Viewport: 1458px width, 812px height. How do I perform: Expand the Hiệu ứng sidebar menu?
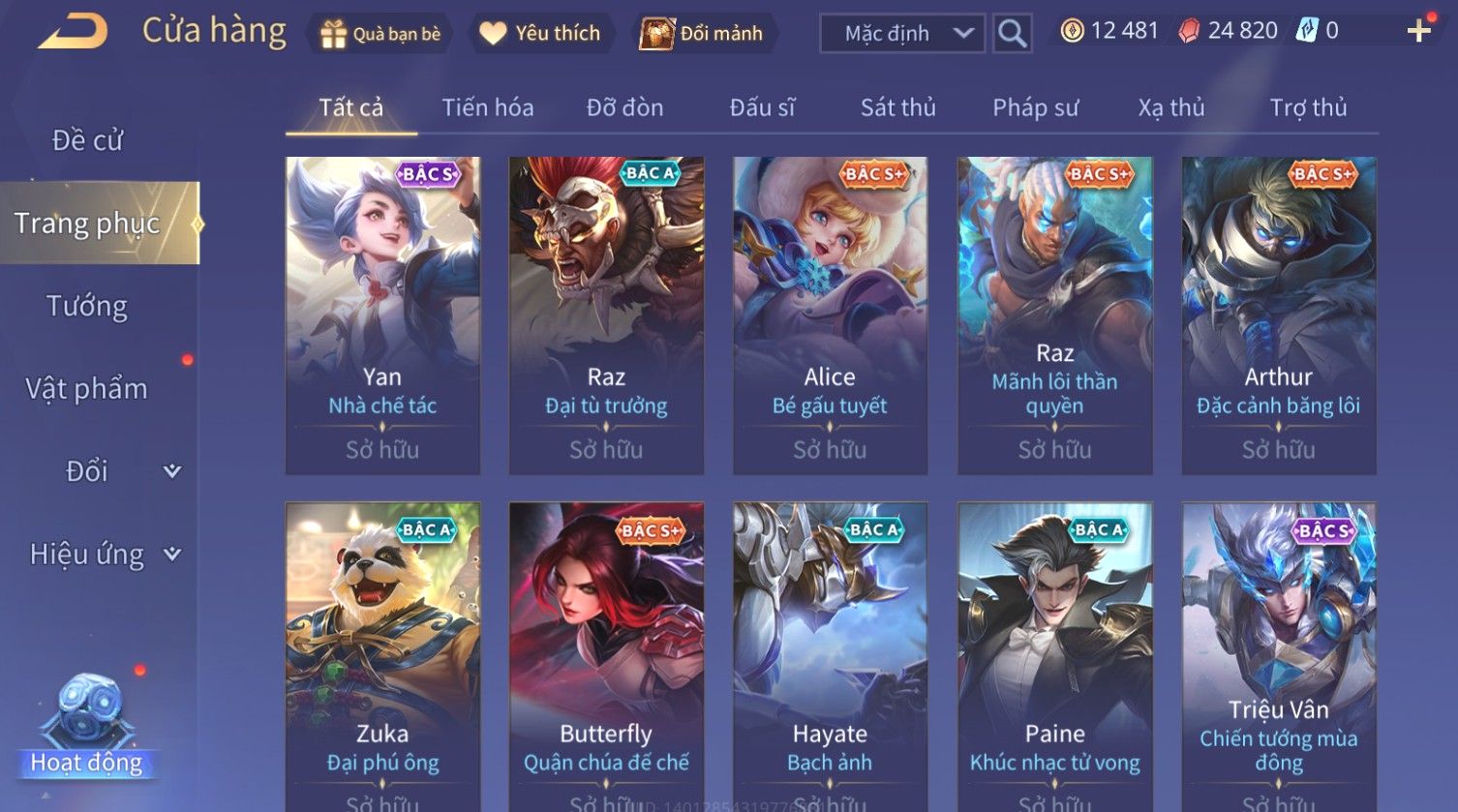(x=104, y=555)
